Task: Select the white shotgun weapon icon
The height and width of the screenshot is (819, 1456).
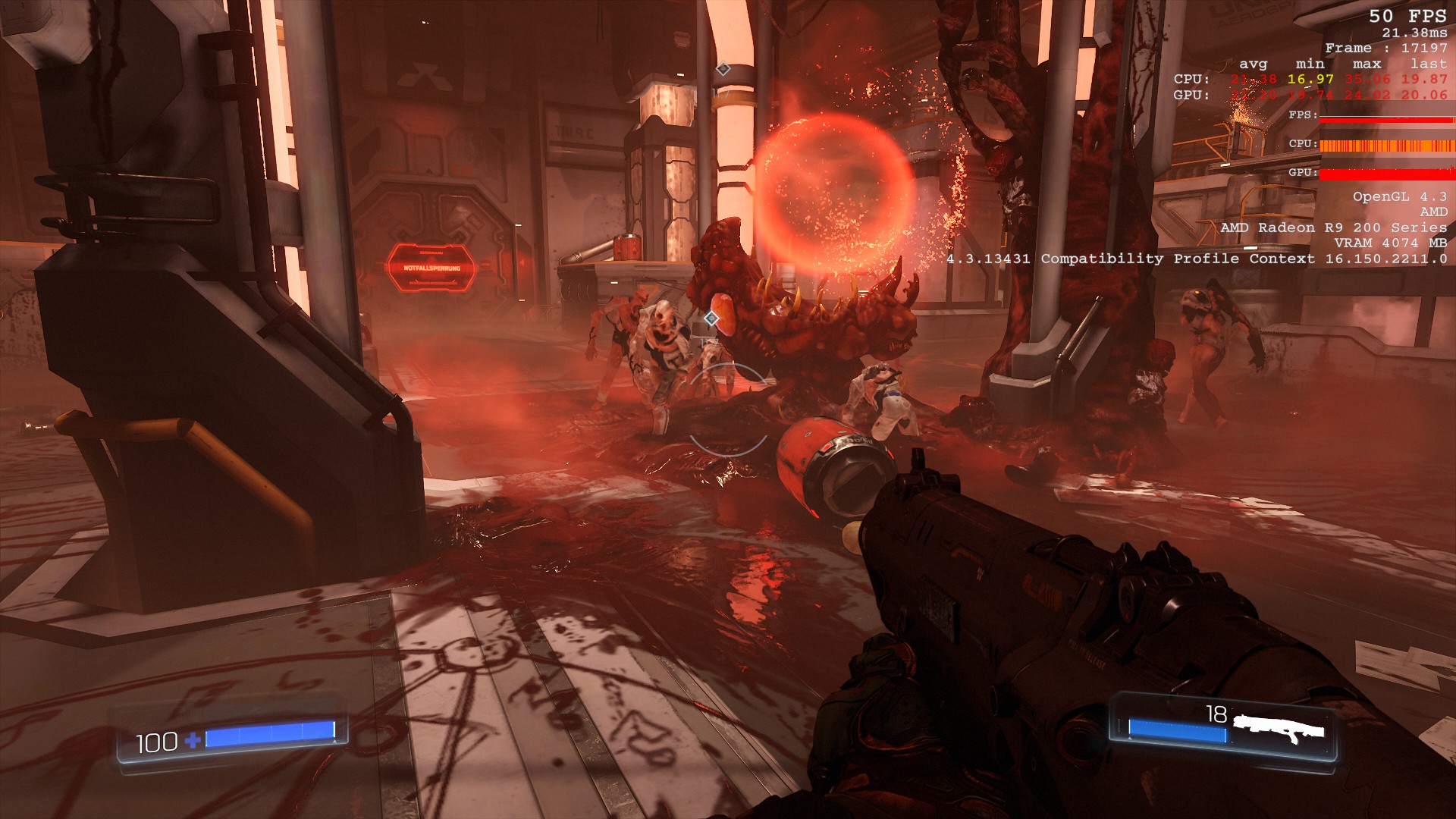Action: tap(1278, 728)
